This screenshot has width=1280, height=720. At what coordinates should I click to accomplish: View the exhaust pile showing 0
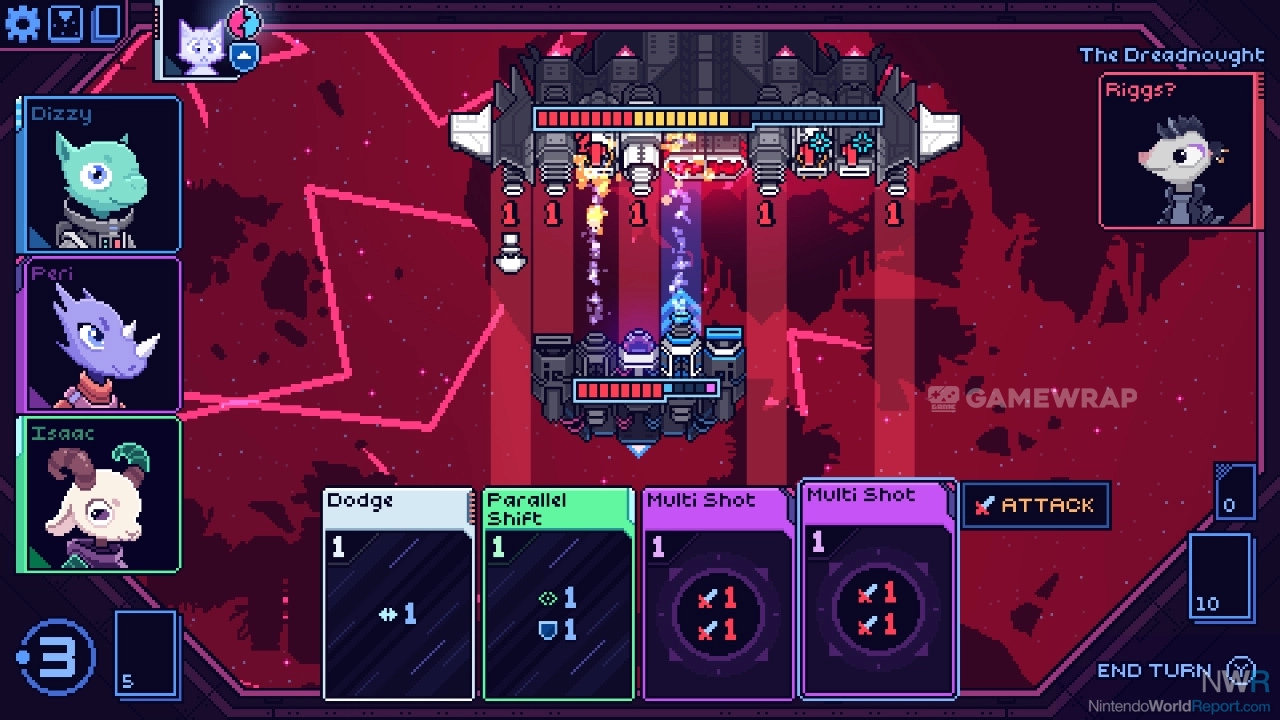point(1234,492)
